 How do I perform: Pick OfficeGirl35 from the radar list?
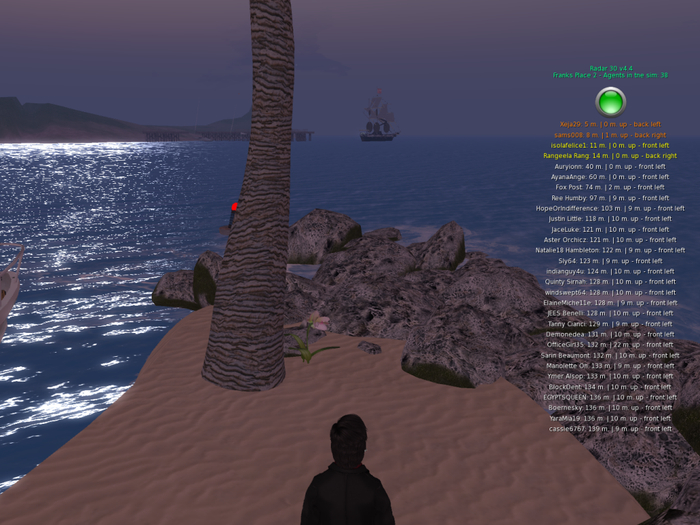[x=610, y=344]
